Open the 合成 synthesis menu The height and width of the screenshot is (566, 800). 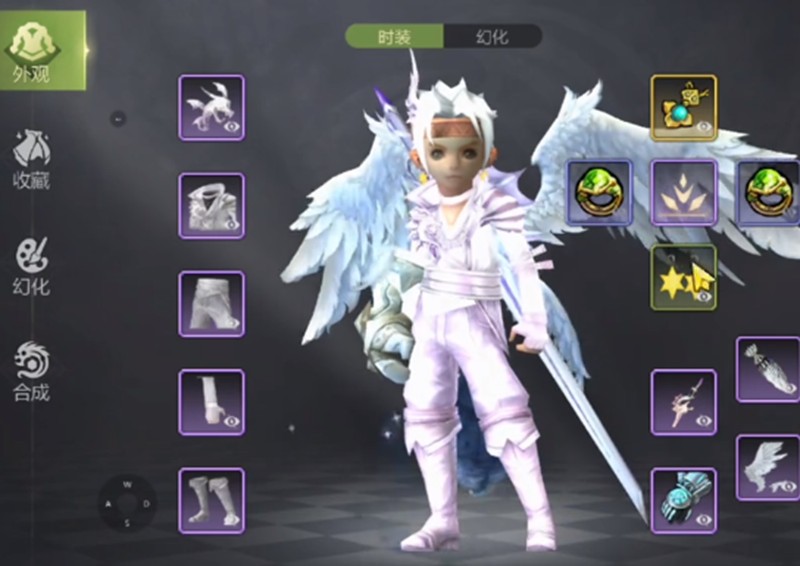(x=32, y=371)
